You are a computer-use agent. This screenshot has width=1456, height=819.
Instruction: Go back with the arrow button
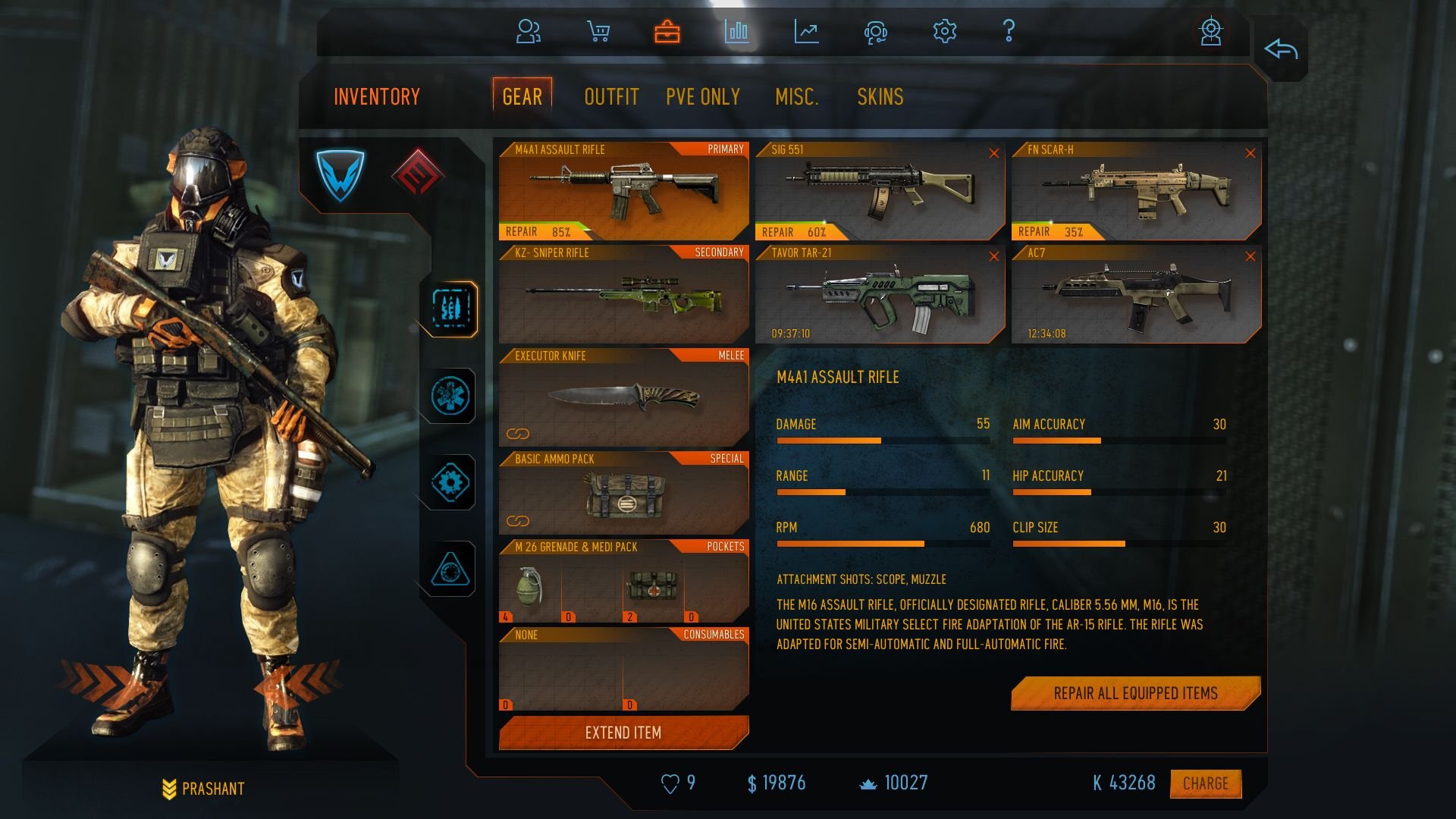tap(1281, 50)
